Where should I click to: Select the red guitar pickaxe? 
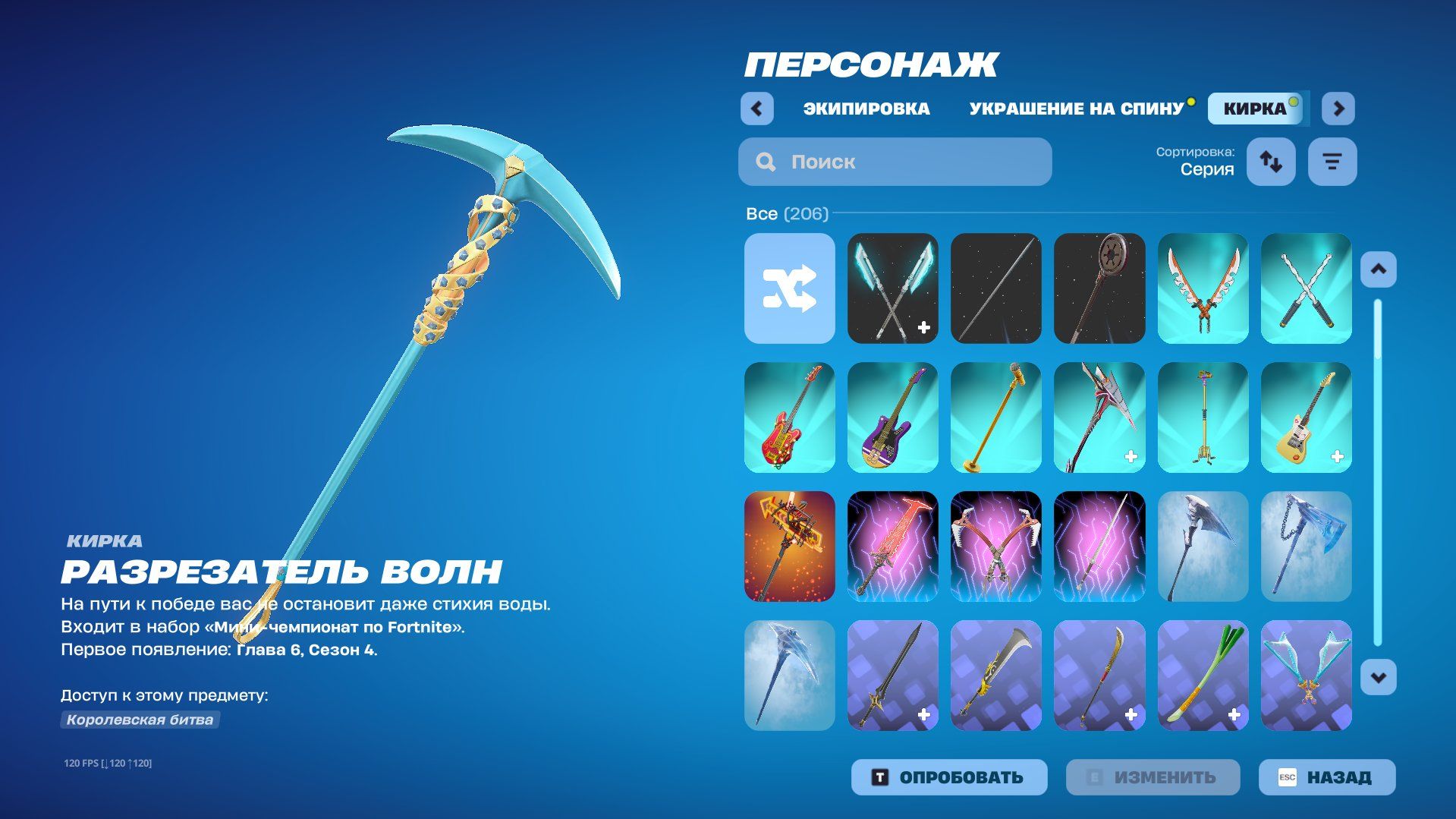pos(789,417)
